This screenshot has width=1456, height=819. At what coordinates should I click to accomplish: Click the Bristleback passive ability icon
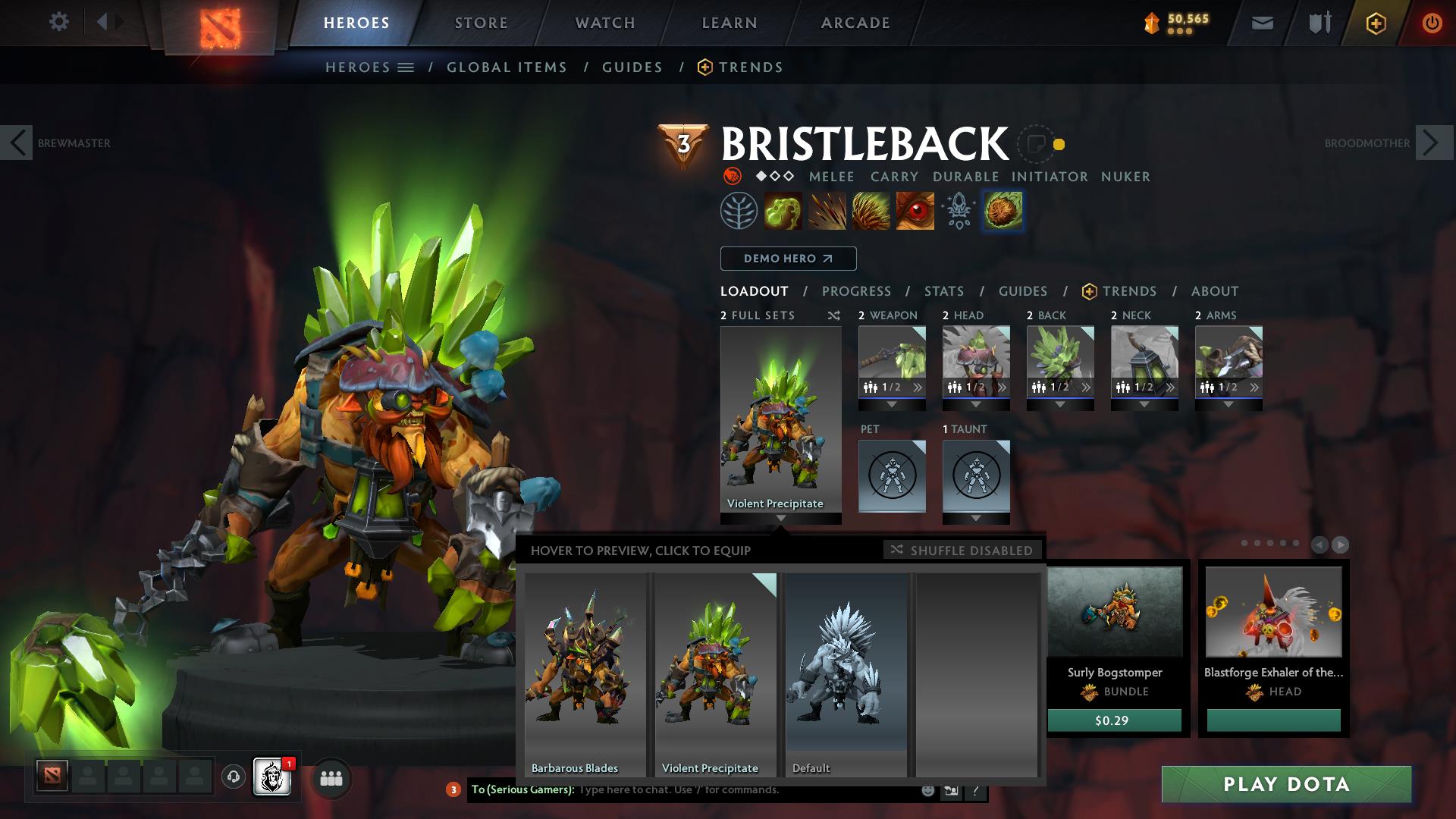click(872, 210)
